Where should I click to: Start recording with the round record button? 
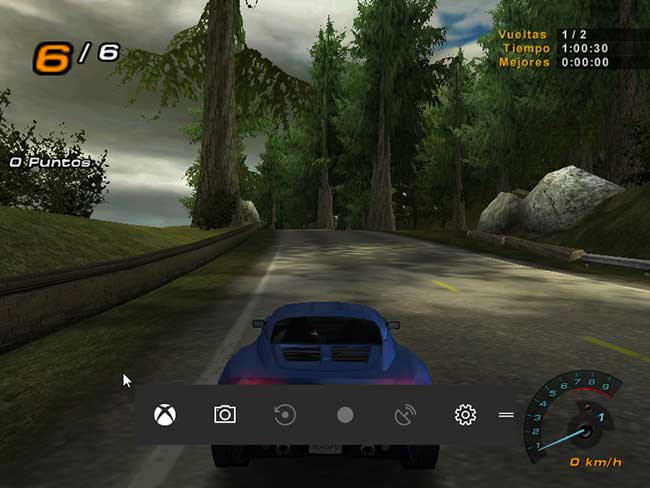point(345,414)
